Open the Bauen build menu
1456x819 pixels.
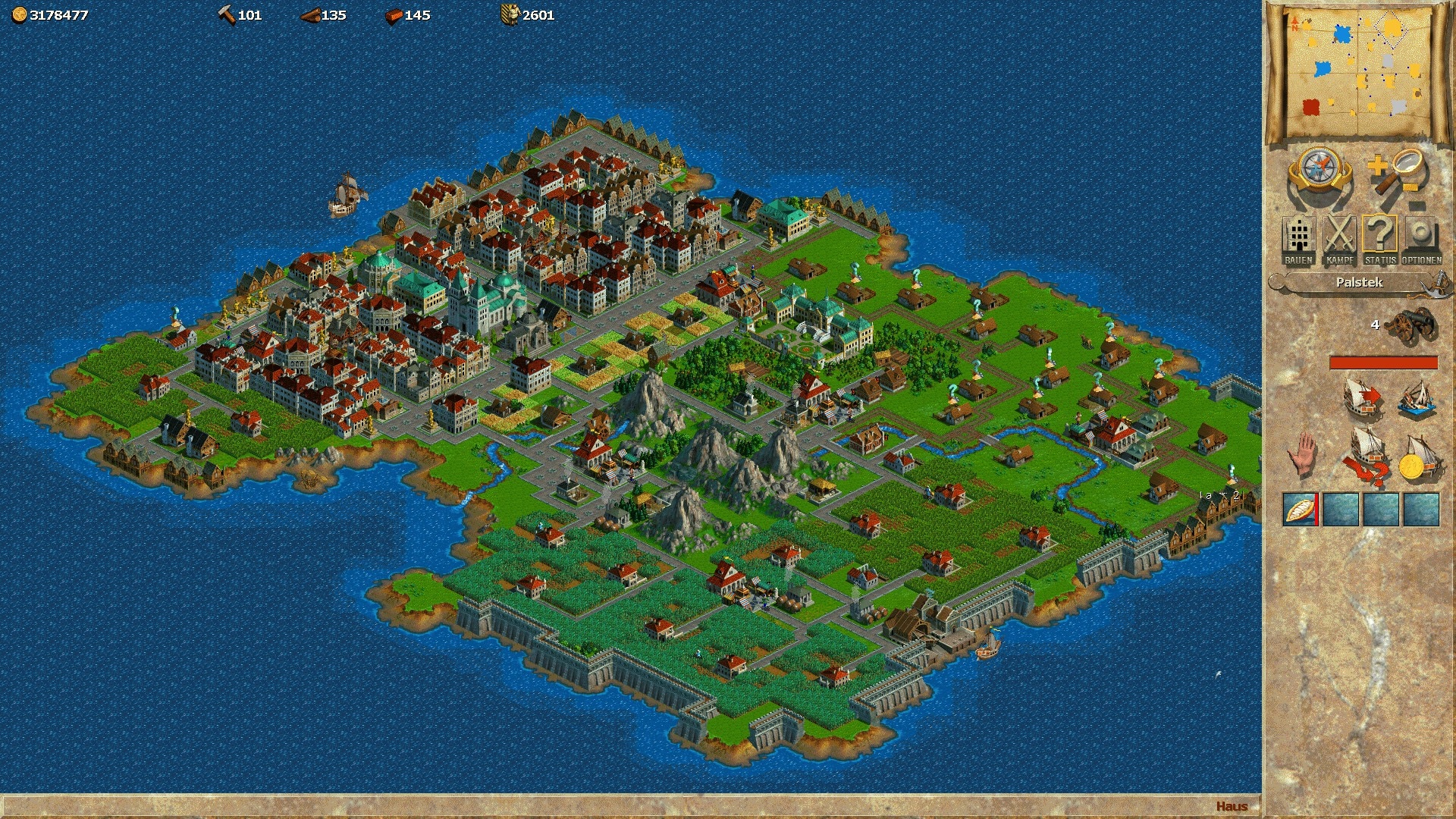1298,240
